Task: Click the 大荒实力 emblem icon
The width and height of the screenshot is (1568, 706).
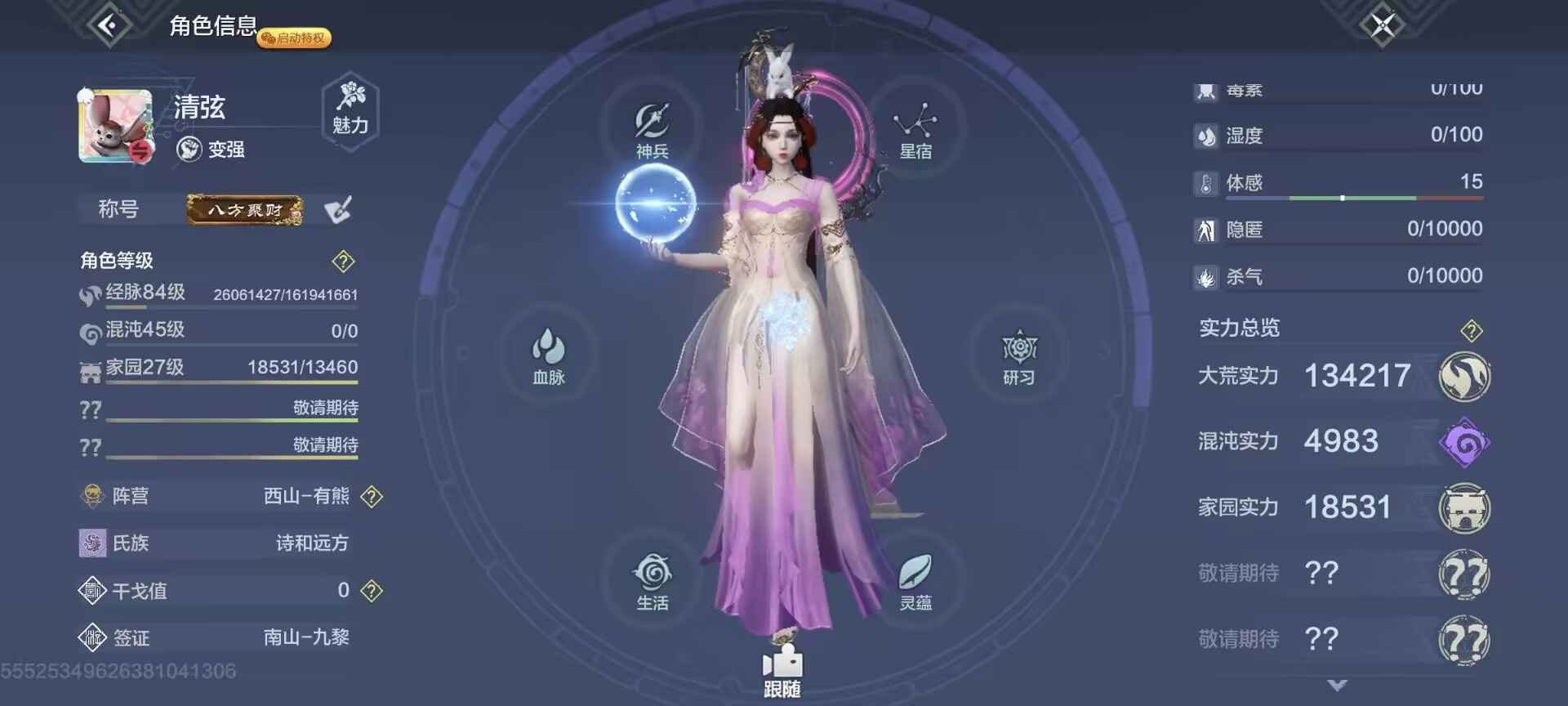Action: point(1464,377)
